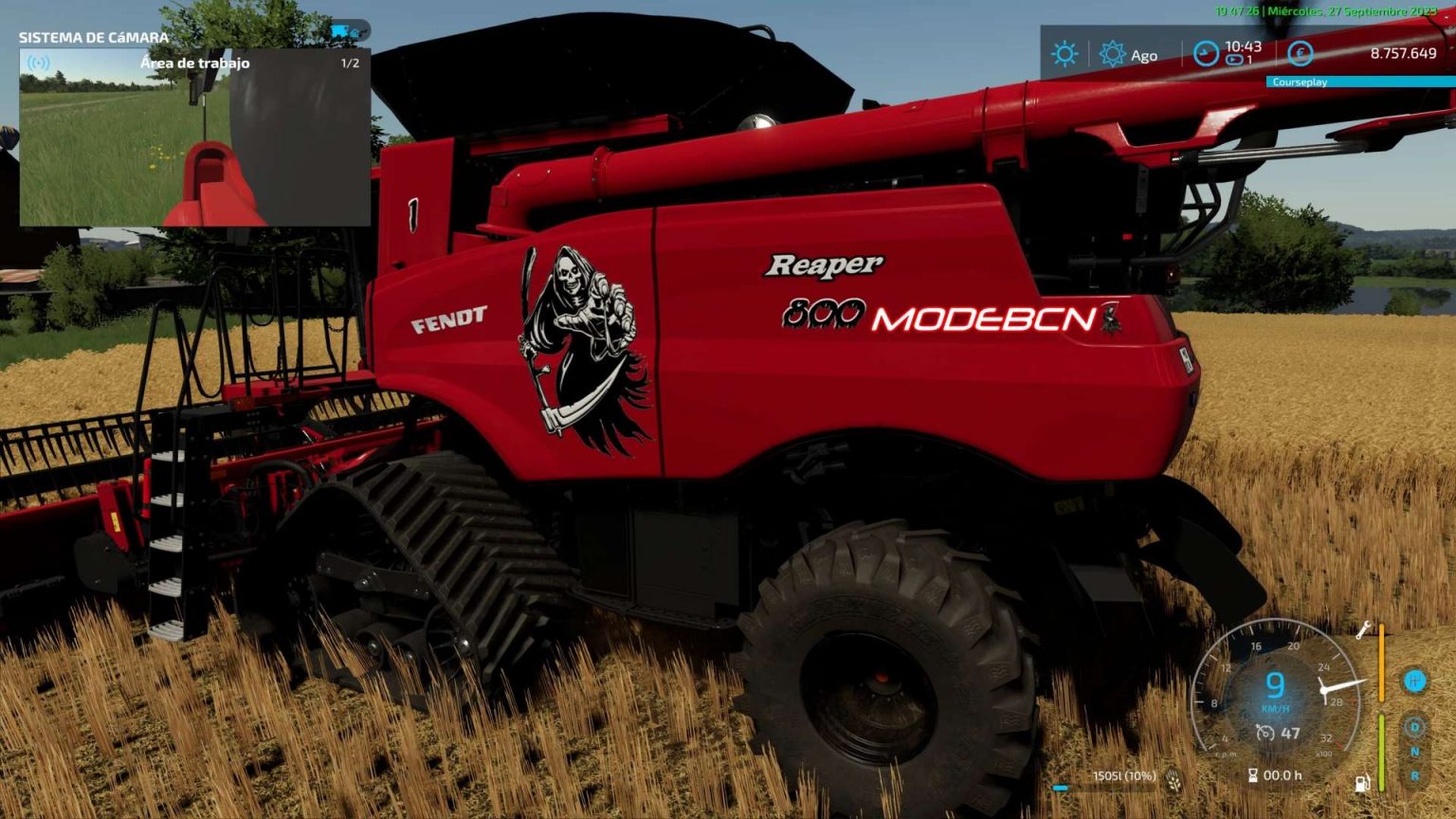Toggle the blue gearshift H indicator
Image resolution: width=1456 pixels, height=819 pixels.
click(x=1413, y=681)
